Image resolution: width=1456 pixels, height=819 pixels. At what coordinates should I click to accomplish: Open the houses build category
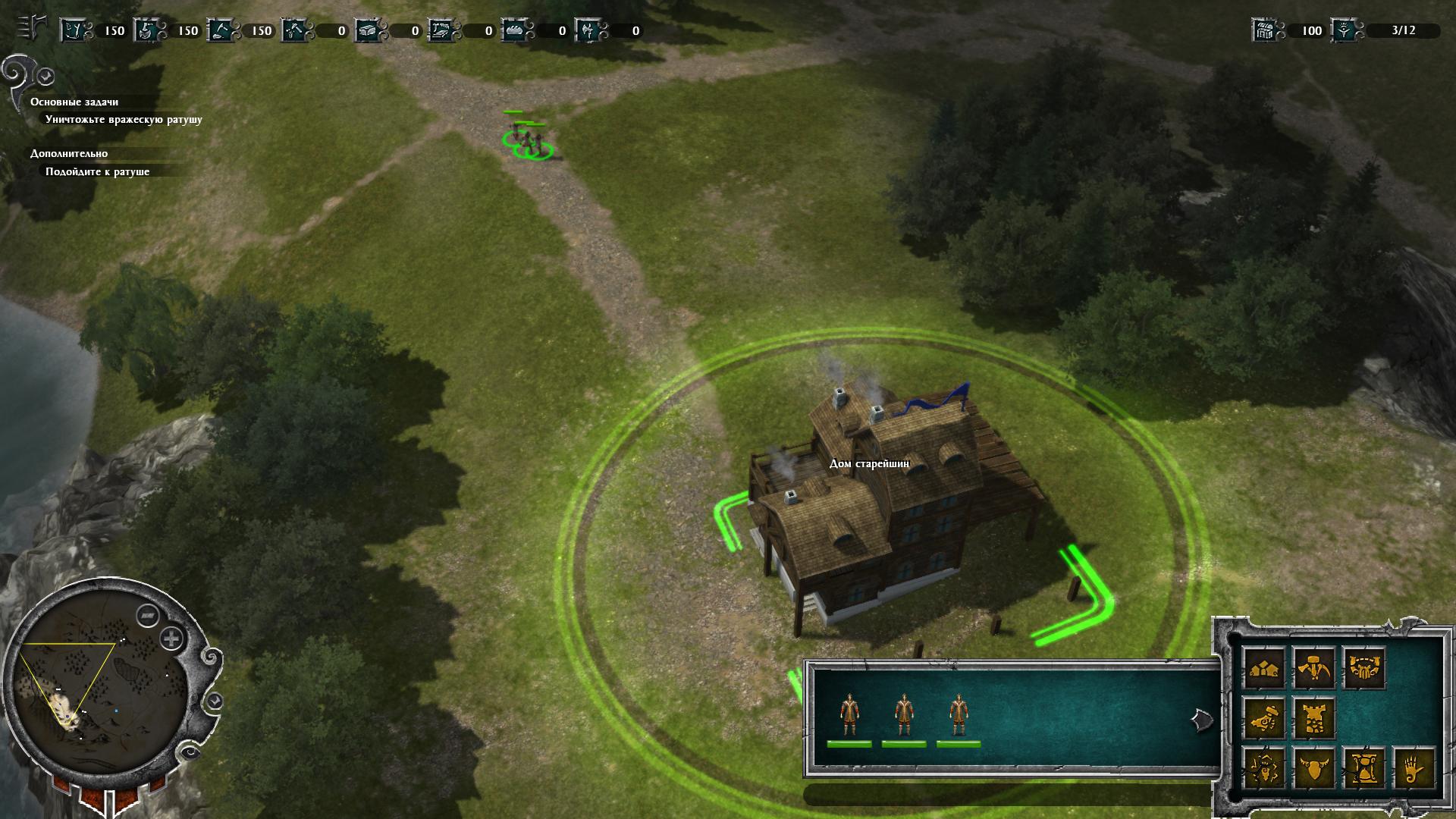point(1265,668)
